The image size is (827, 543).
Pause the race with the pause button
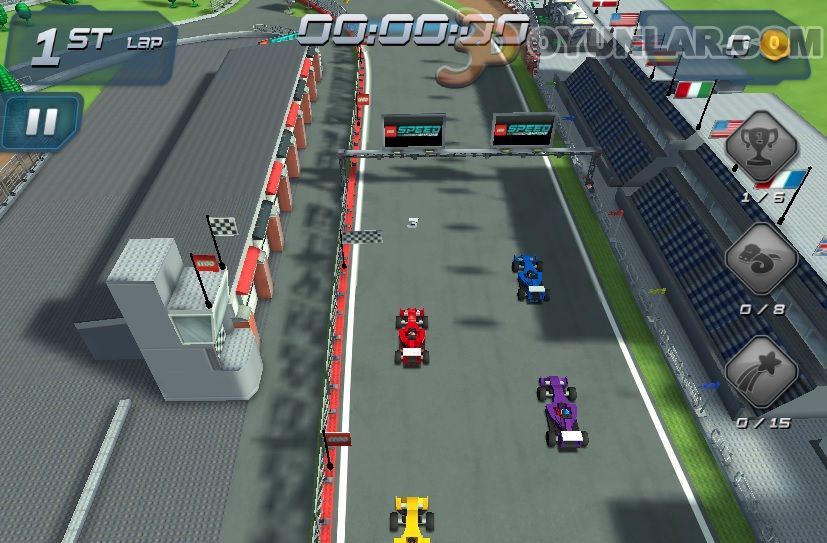tap(41, 121)
